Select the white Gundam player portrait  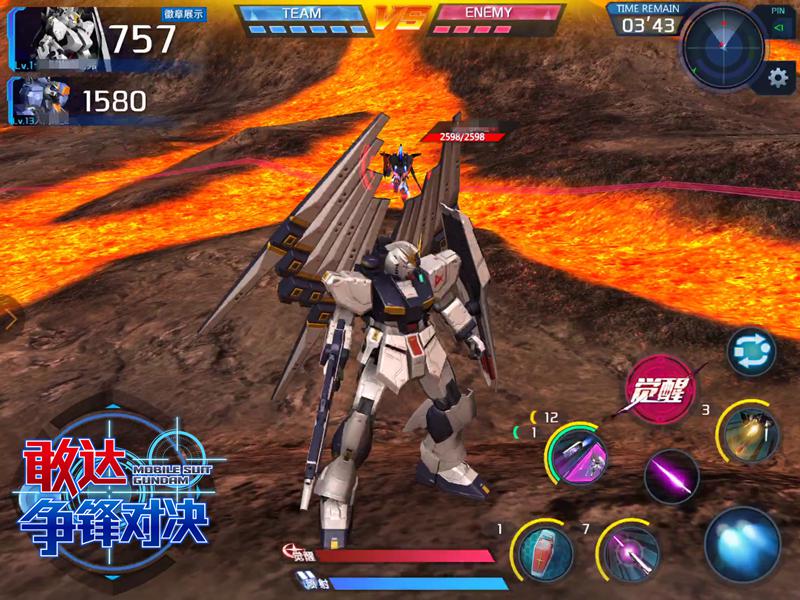tap(60, 38)
